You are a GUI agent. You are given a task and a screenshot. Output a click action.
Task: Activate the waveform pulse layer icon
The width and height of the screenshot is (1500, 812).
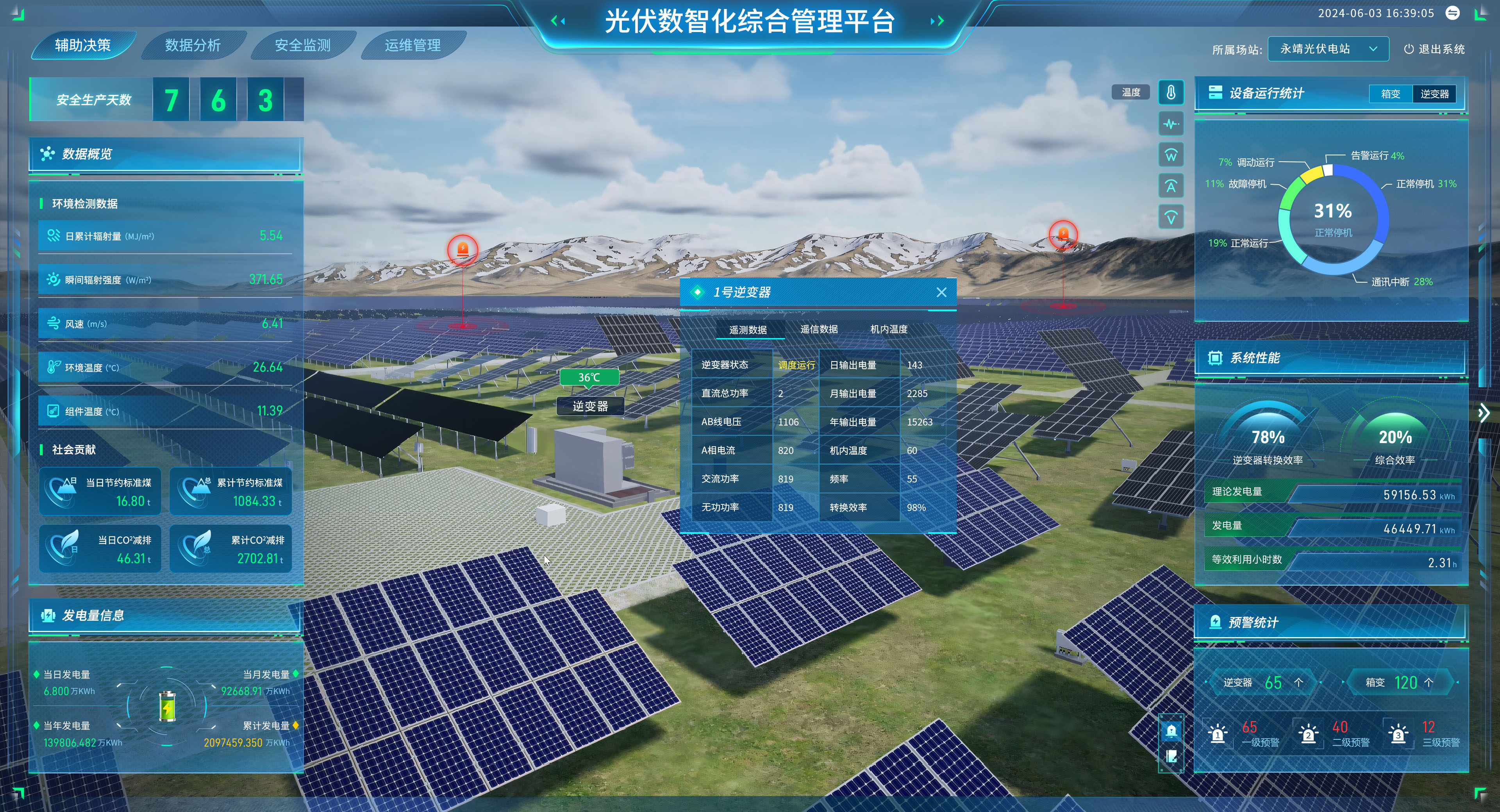[1170, 124]
